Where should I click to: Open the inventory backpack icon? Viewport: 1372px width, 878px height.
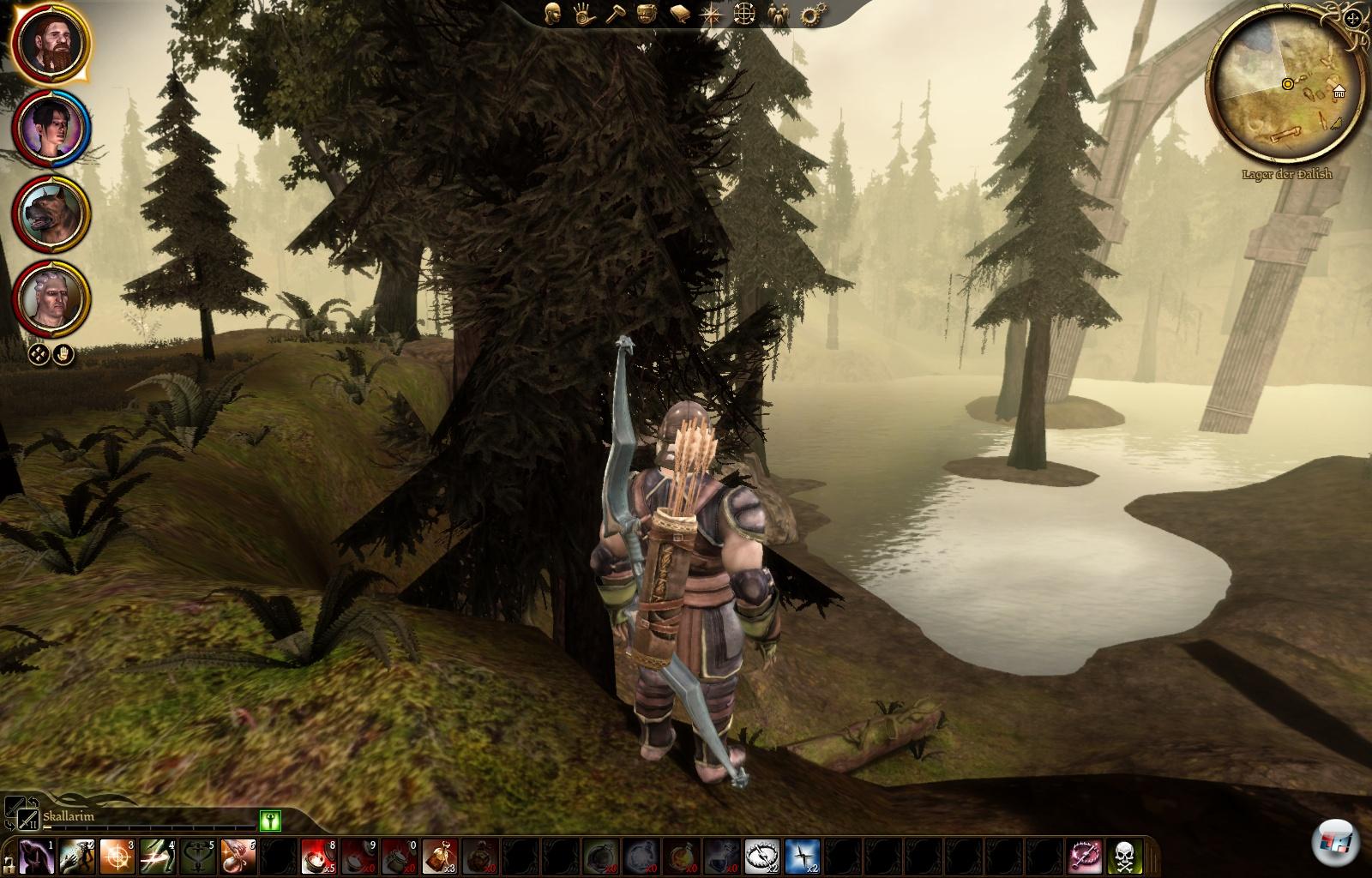[x=647, y=15]
